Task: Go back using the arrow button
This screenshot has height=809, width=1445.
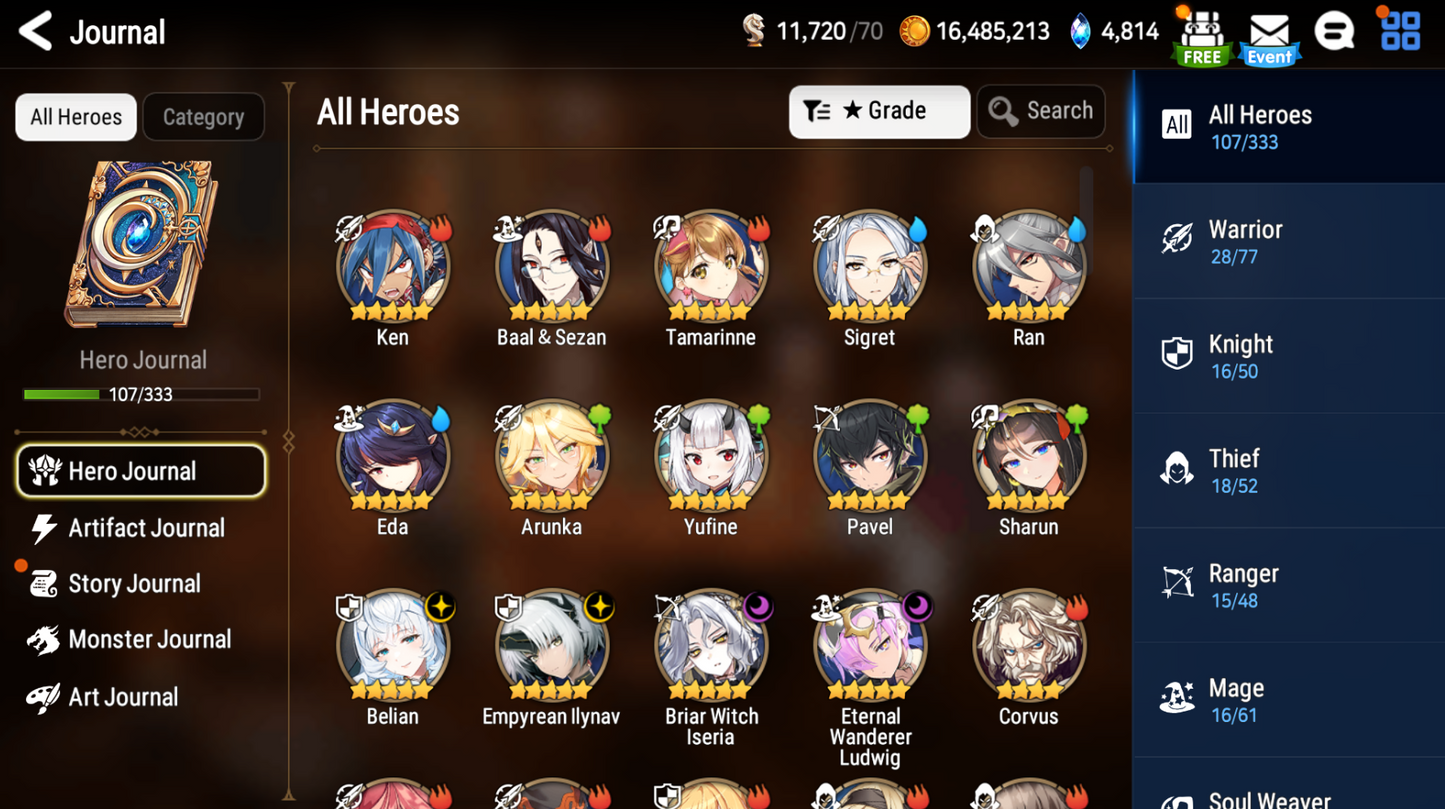Action: coord(33,31)
